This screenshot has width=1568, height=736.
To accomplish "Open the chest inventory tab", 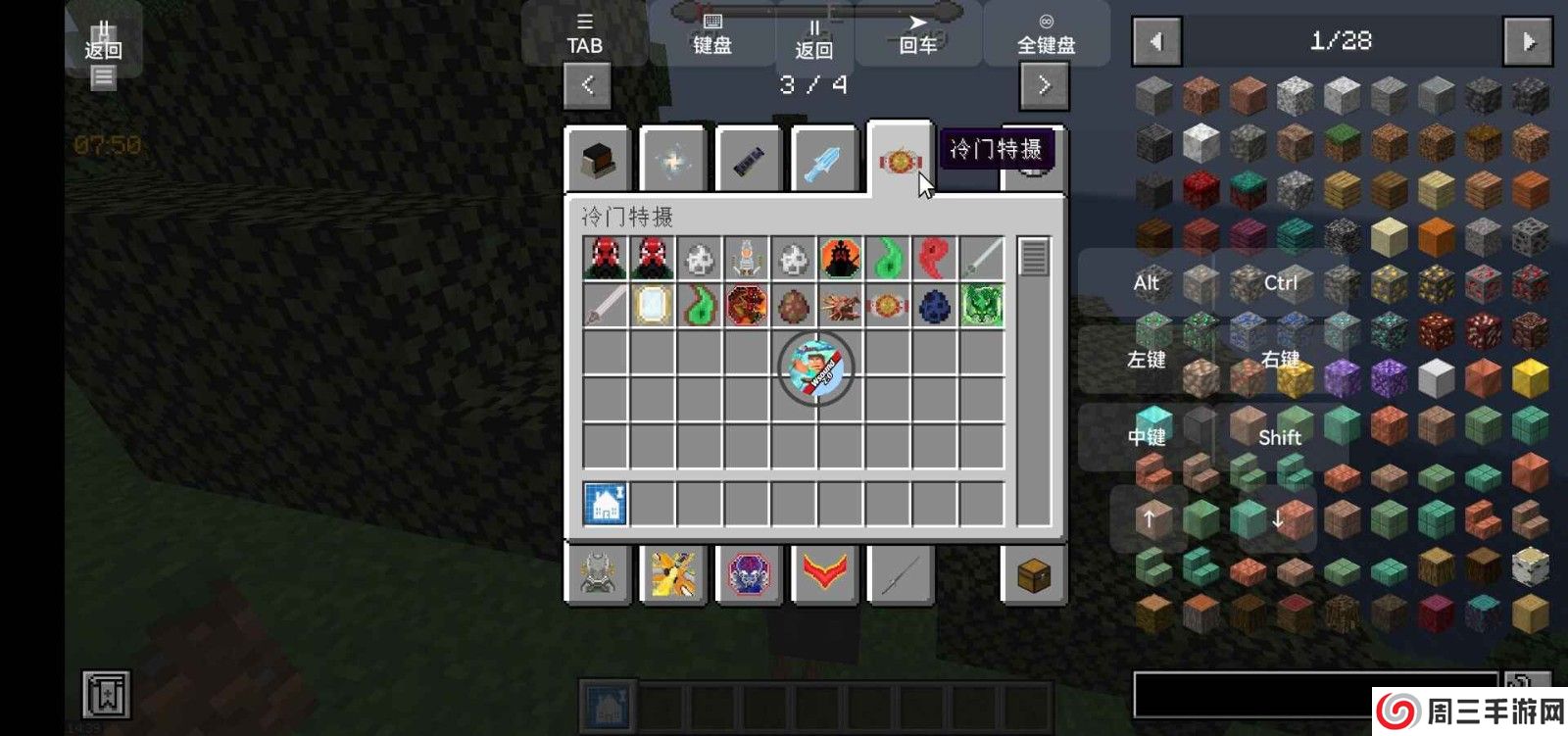I will [1034, 575].
